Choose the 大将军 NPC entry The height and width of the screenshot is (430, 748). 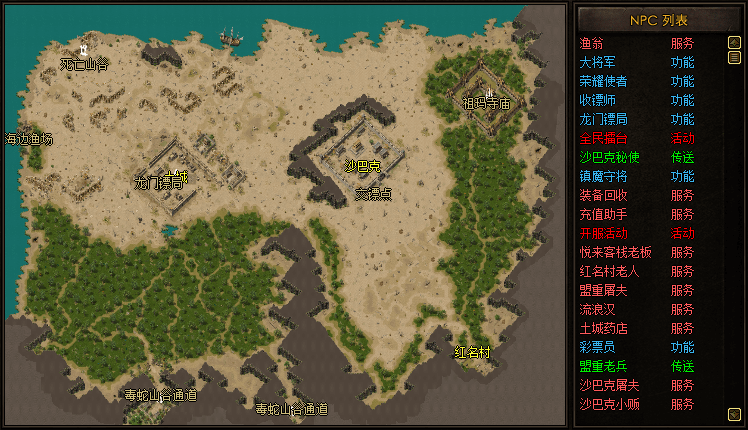click(x=598, y=62)
